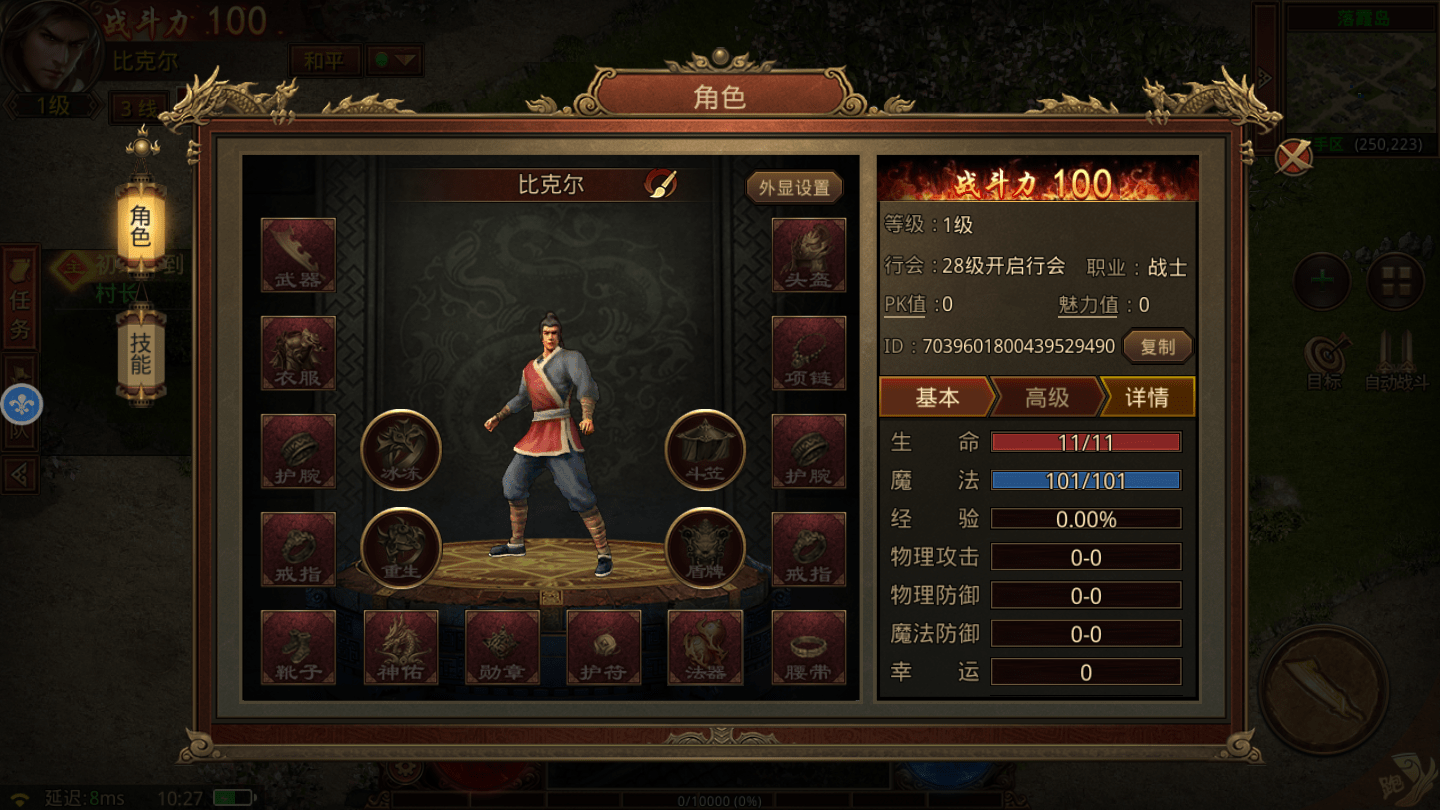This screenshot has height=810, width=1440.
Task: Open the 详情 details tab
Action: [1146, 397]
